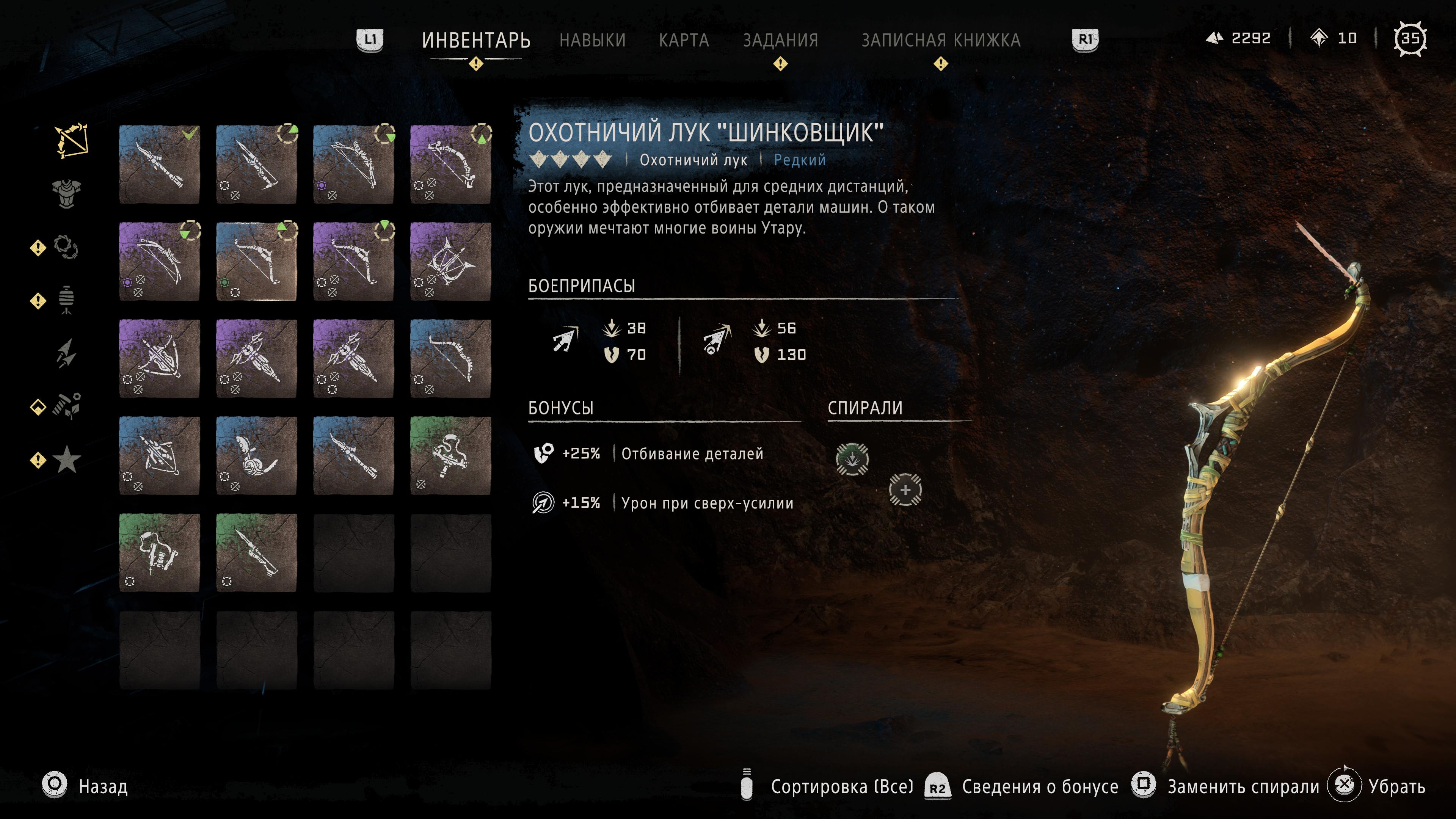
Task: Pick the purple three-pronged shredder gauntlet slot
Action: pos(450,262)
